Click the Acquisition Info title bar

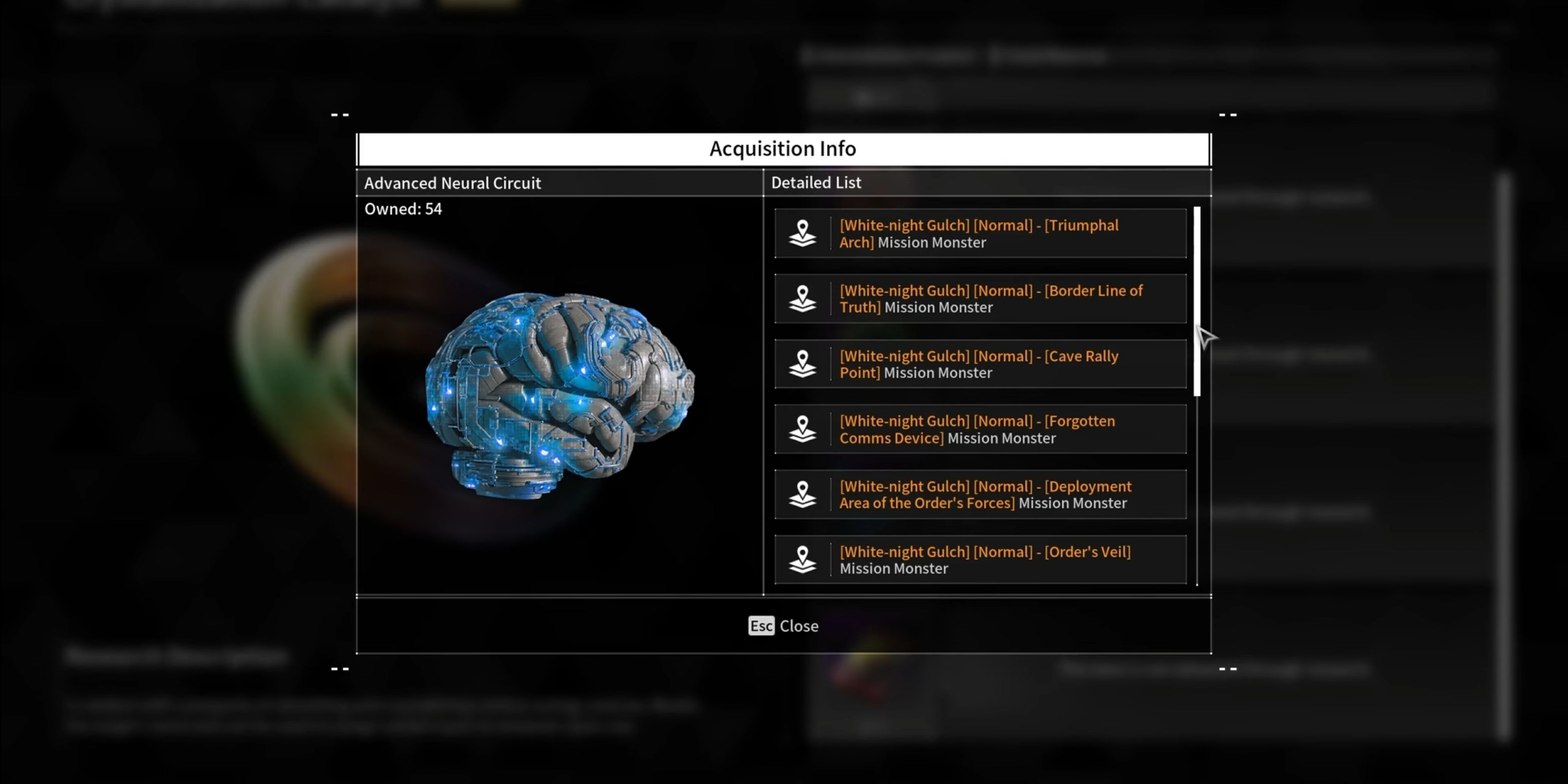784,148
